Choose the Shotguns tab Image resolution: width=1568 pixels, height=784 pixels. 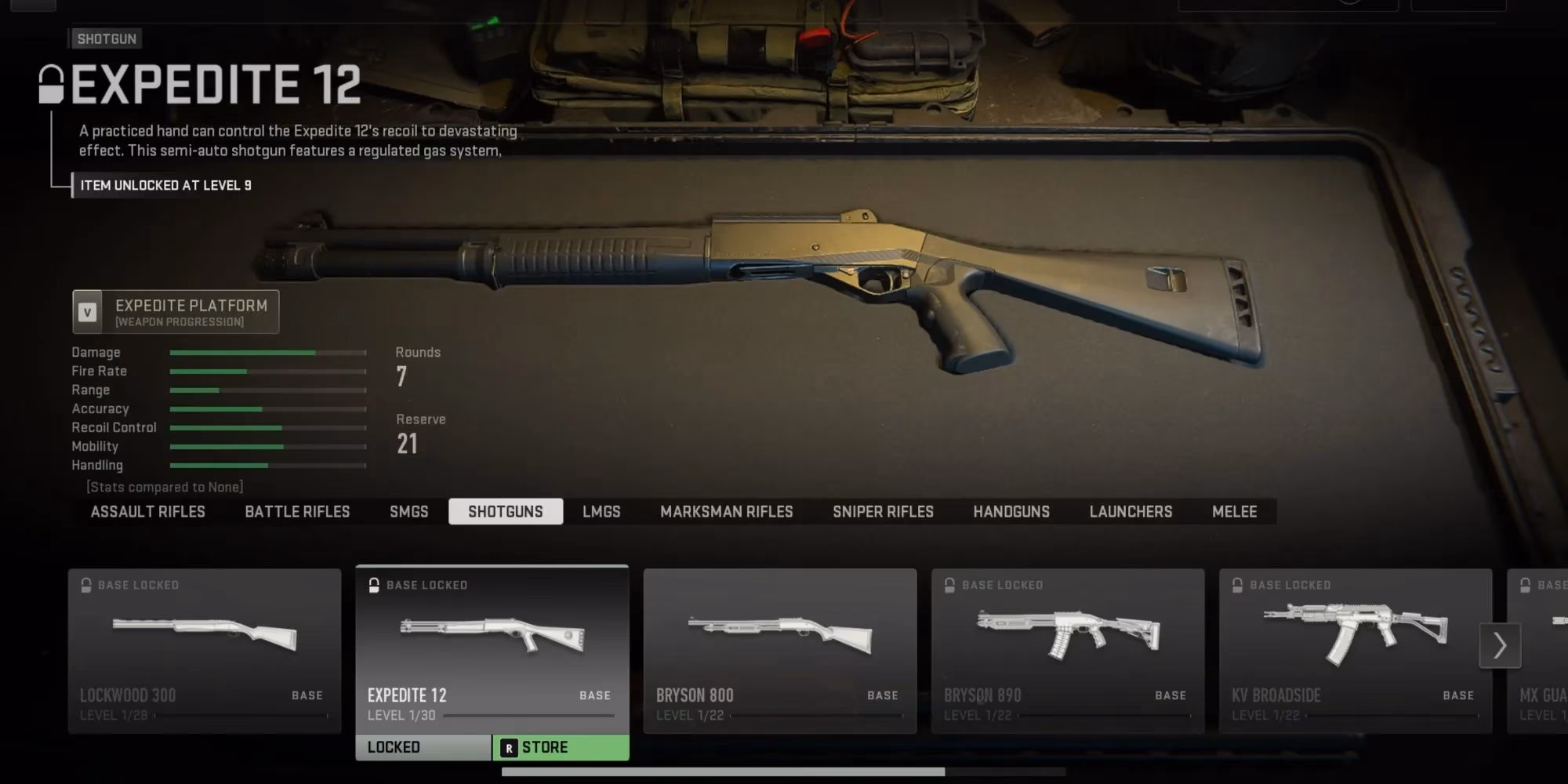[x=506, y=512]
